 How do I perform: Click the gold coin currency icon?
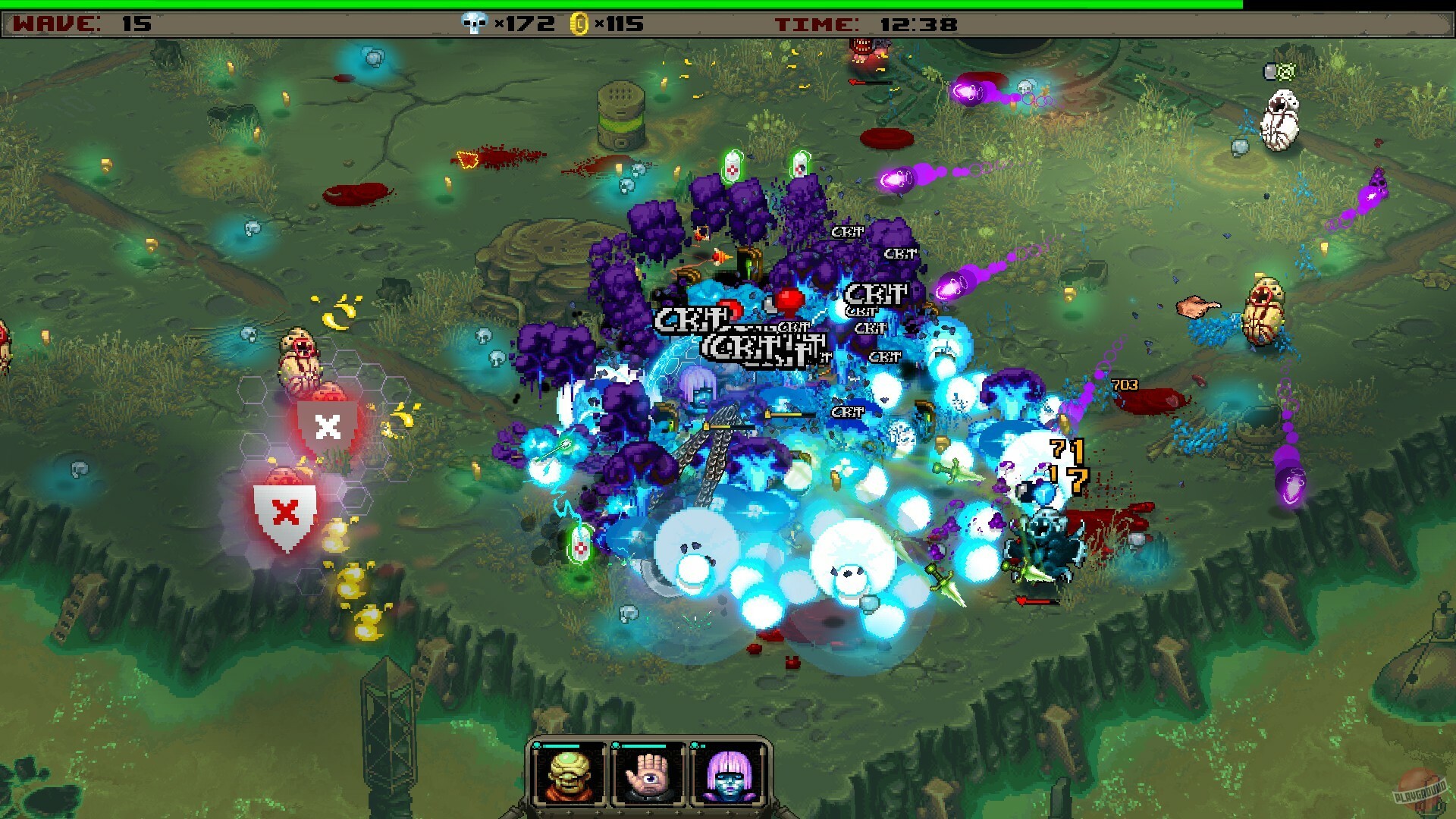tap(579, 23)
